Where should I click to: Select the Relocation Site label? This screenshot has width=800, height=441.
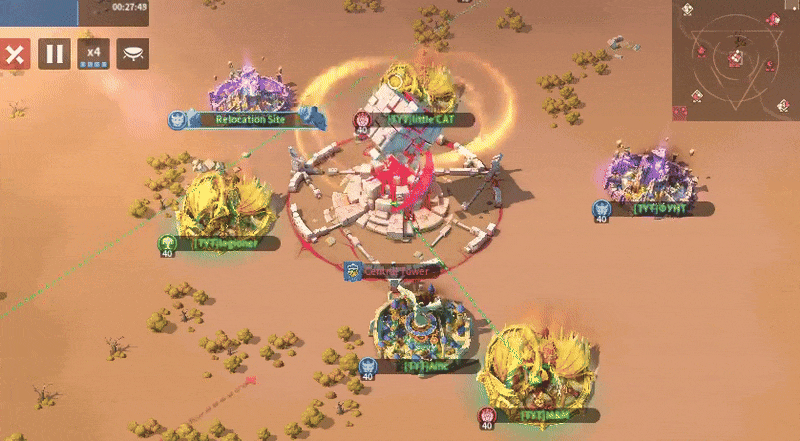point(251,119)
